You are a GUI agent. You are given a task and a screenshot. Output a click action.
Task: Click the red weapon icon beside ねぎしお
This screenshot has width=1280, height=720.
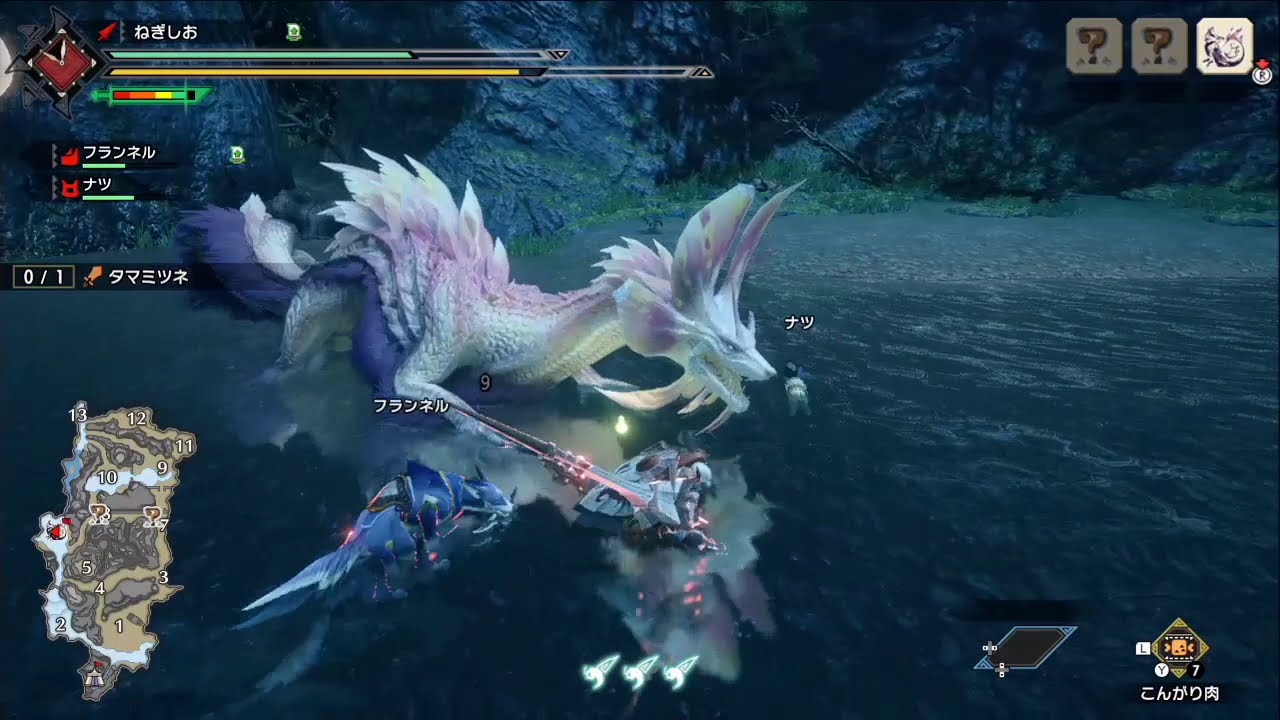(x=109, y=31)
